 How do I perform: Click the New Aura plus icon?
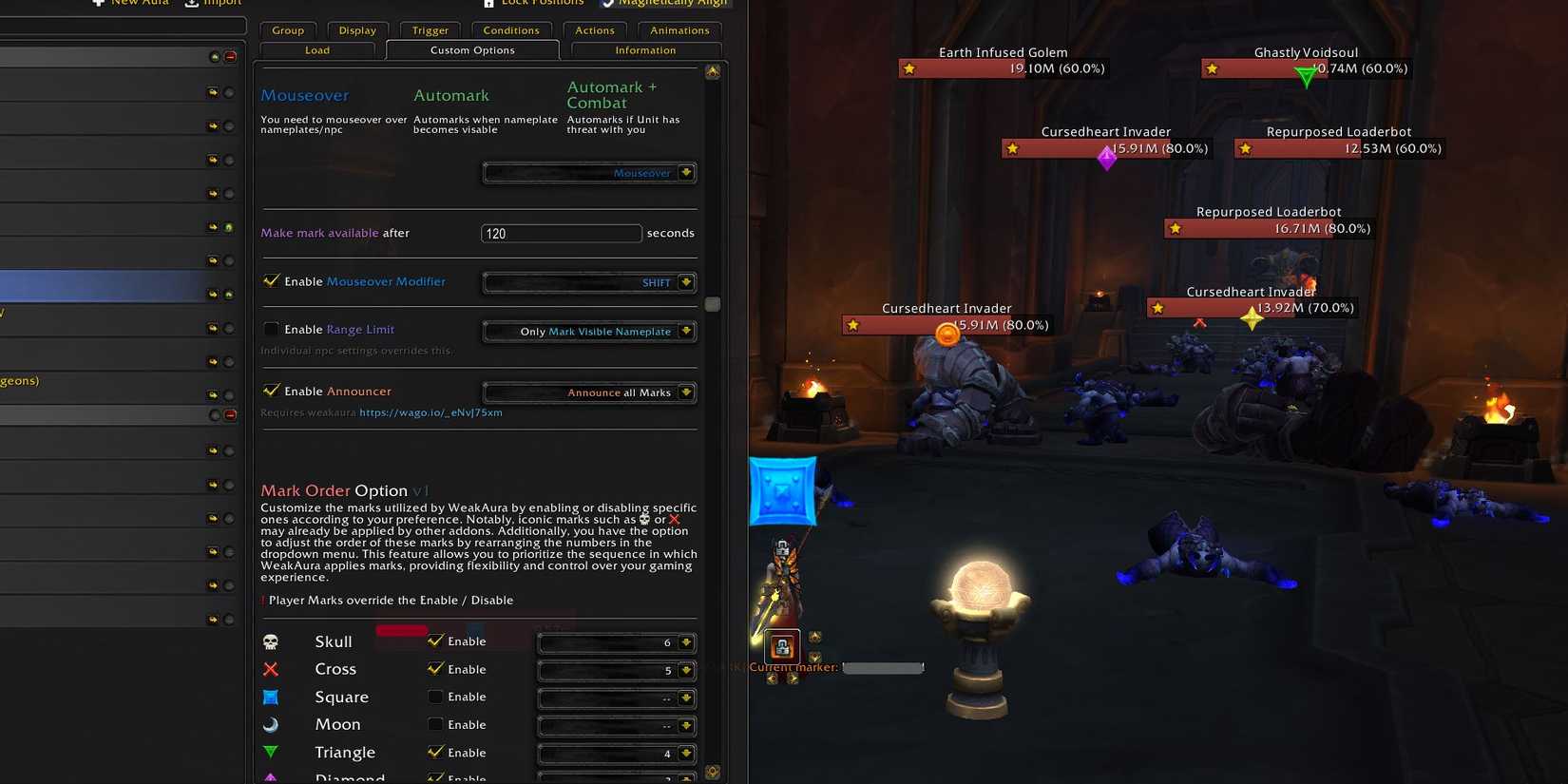click(99, 3)
